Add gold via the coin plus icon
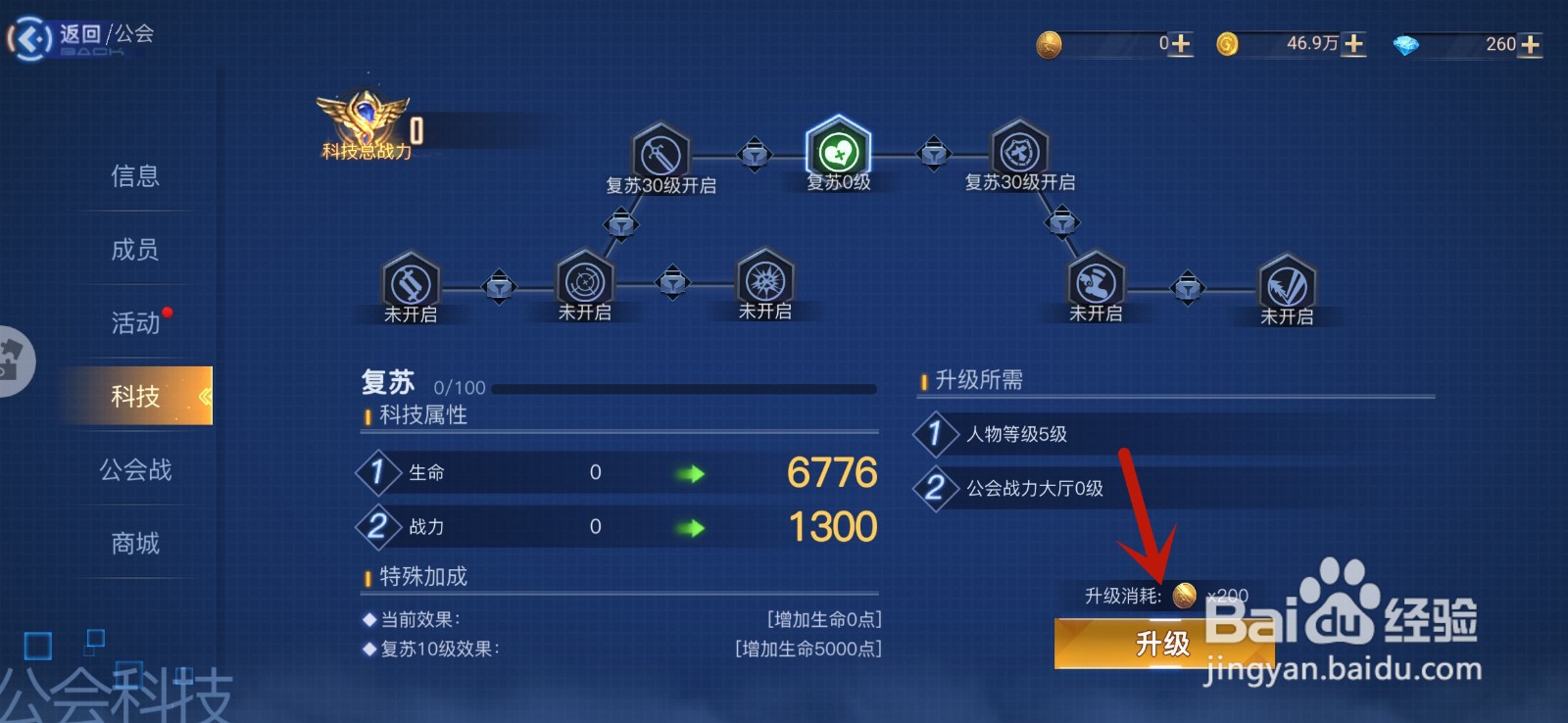 1354,43
